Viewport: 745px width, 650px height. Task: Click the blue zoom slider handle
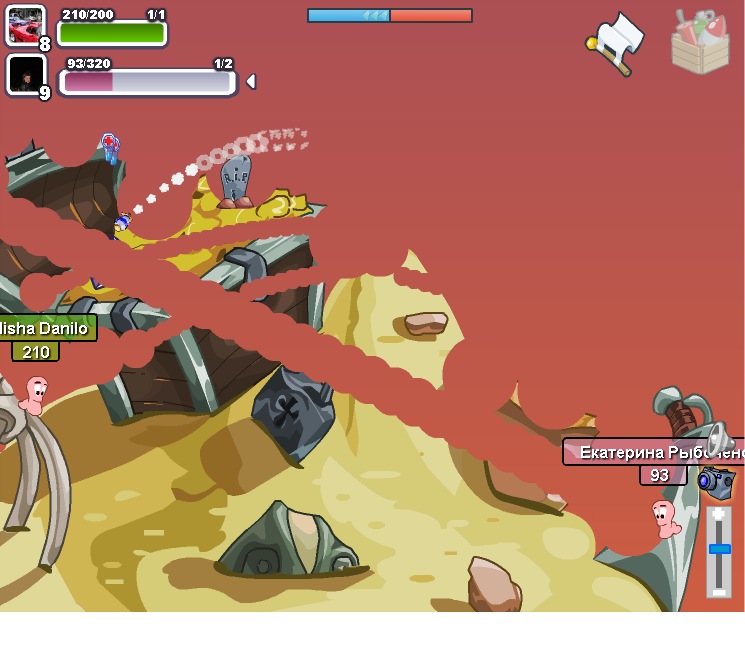[x=719, y=549]
